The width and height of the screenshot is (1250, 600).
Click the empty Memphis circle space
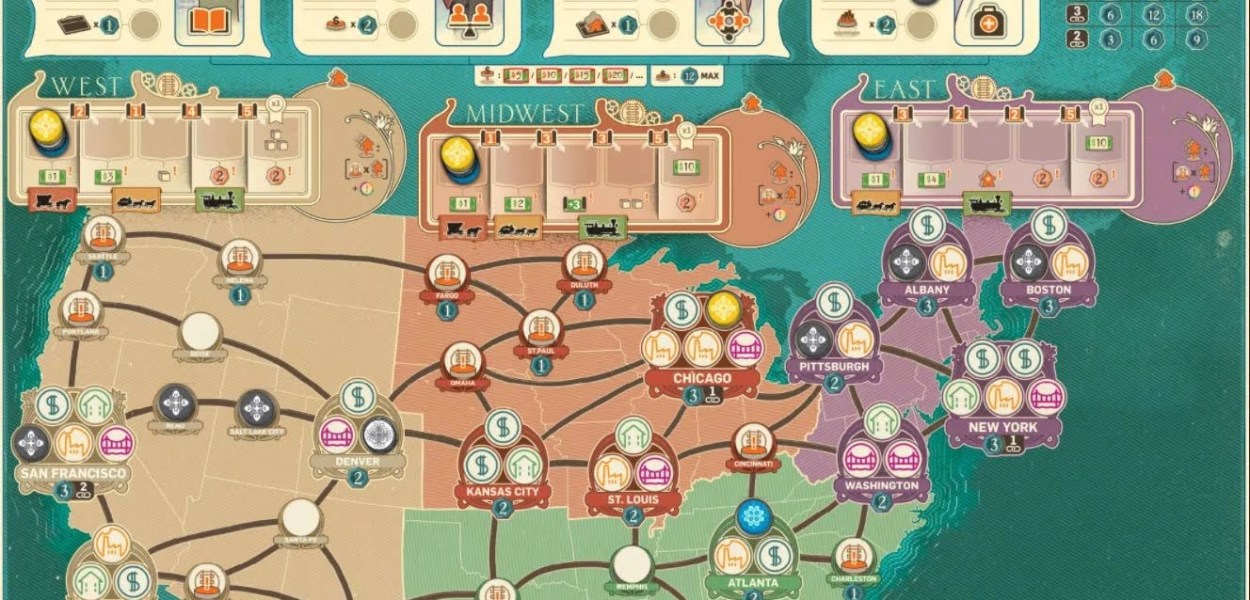click(632, 564)
